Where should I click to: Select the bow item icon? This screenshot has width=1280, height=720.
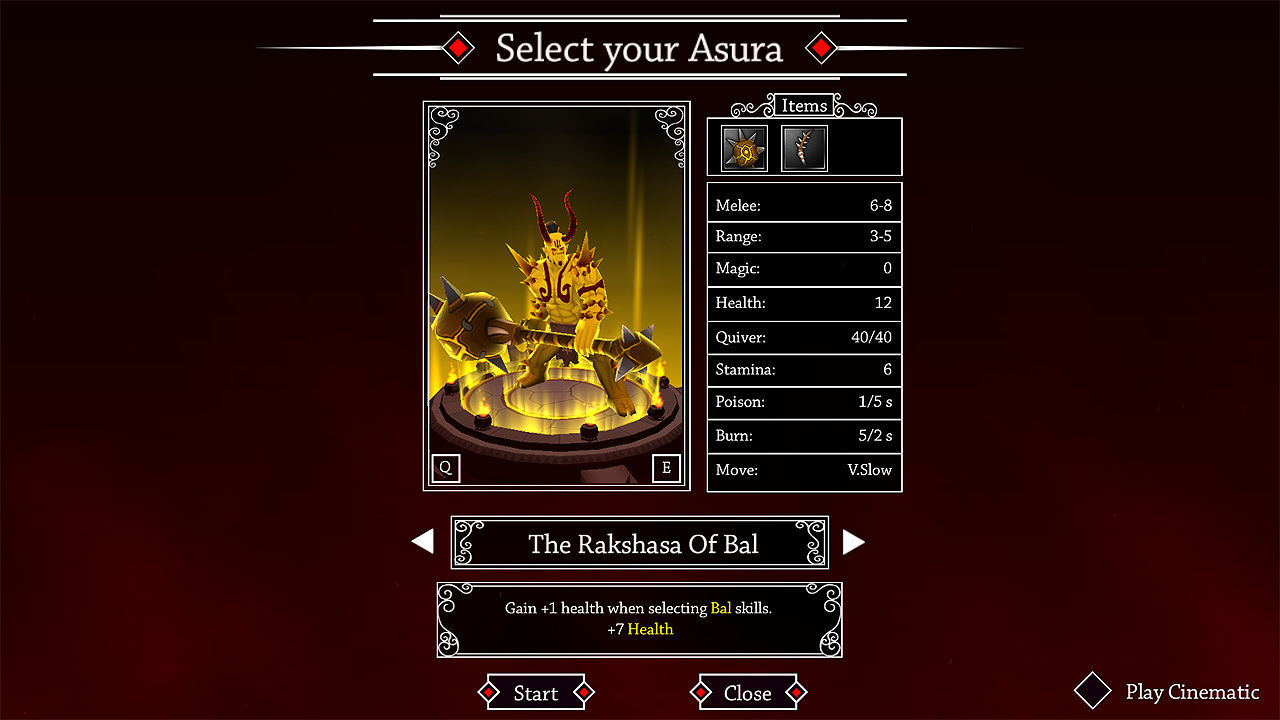(804, 148)
